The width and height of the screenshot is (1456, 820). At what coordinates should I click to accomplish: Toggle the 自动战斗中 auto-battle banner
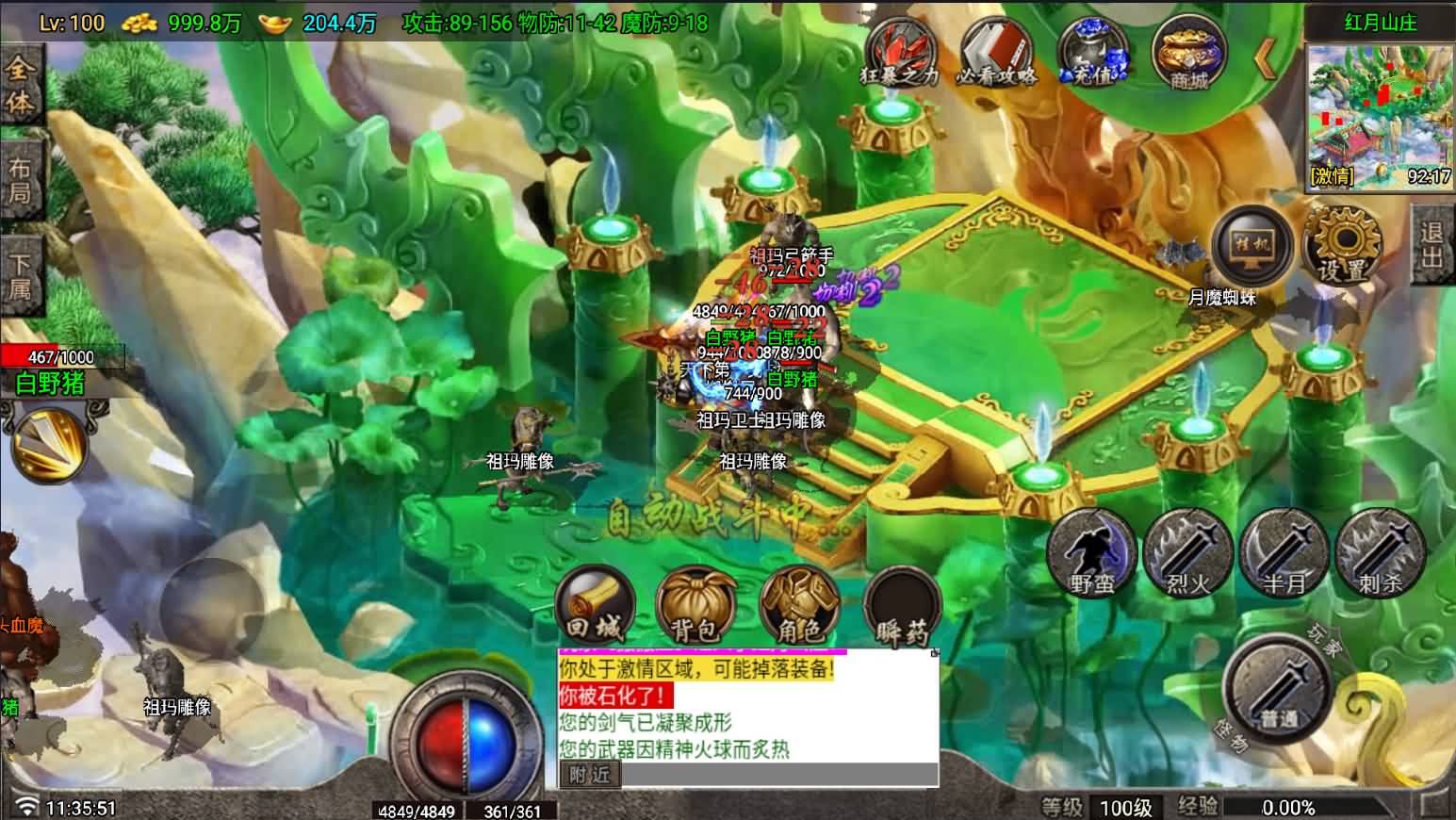tap(707, 517)
